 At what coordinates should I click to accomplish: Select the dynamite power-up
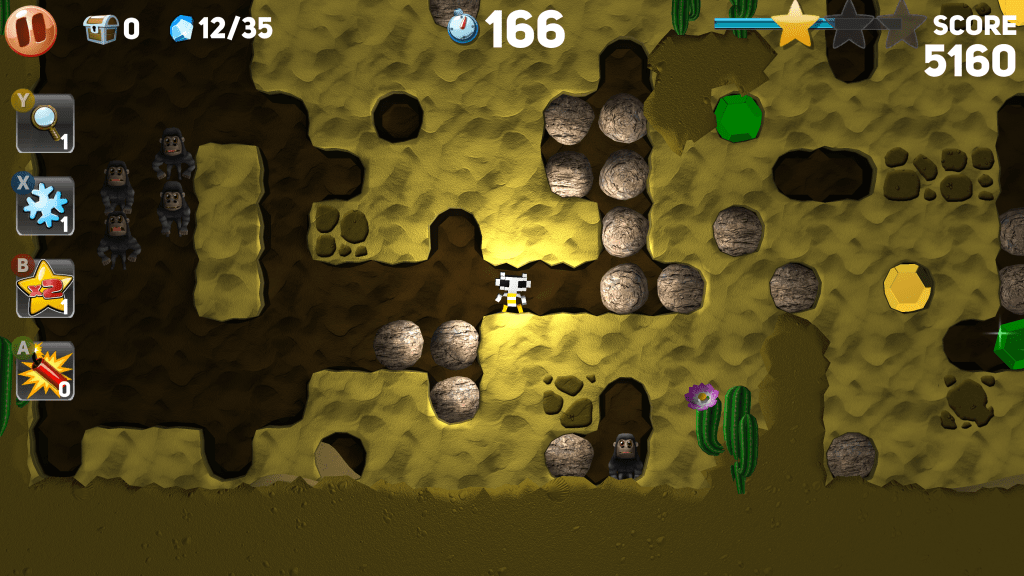tap(45, 372)
